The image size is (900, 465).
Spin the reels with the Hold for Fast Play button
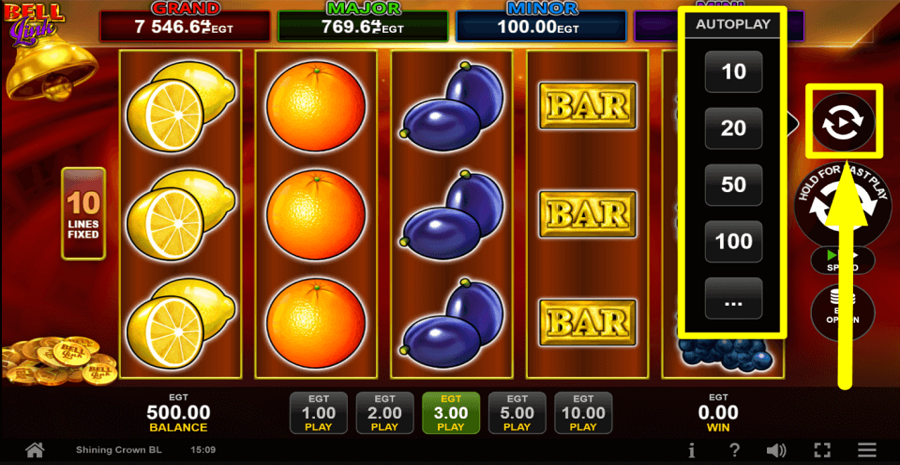point(843,208)
